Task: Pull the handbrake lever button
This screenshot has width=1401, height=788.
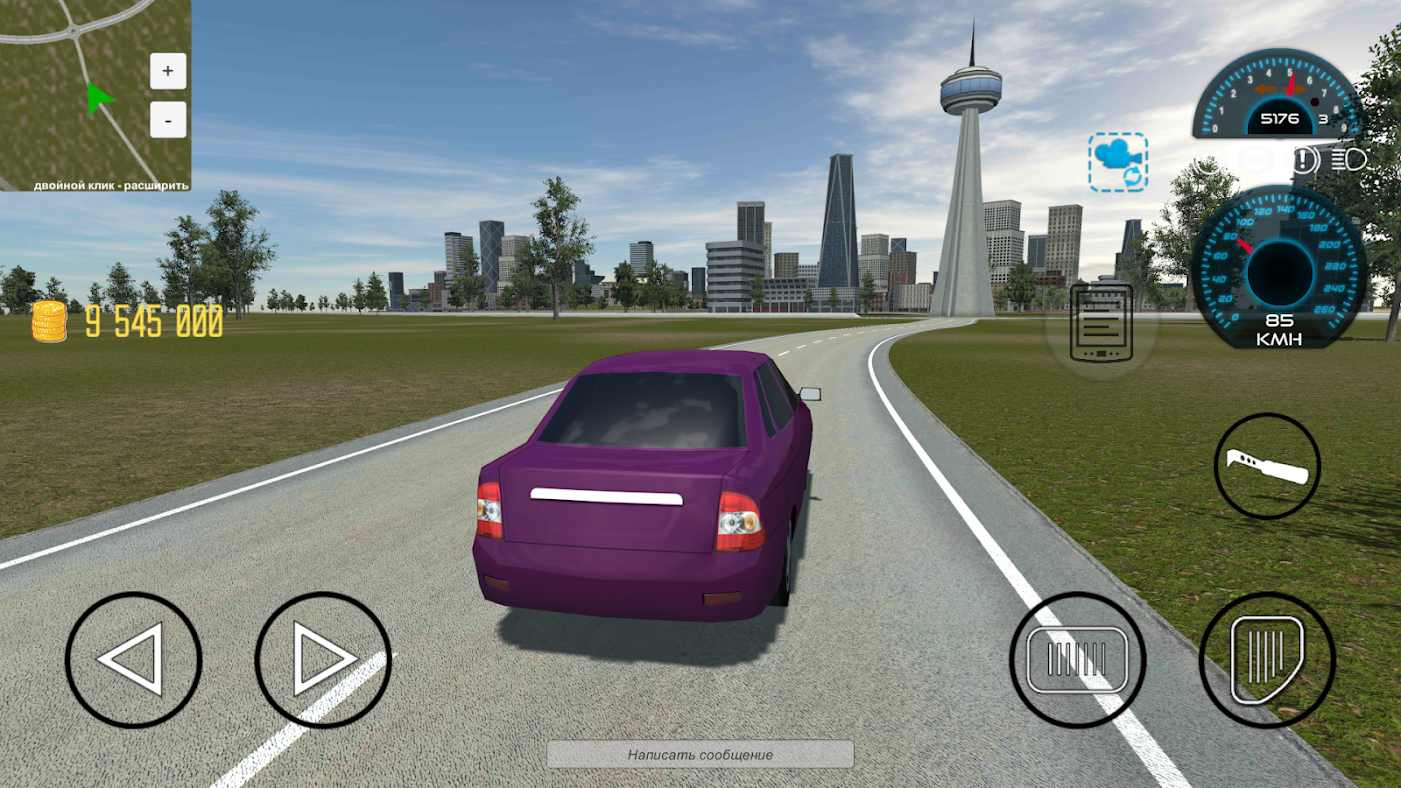Action: pyautogui.click(x=1267, y=466)
